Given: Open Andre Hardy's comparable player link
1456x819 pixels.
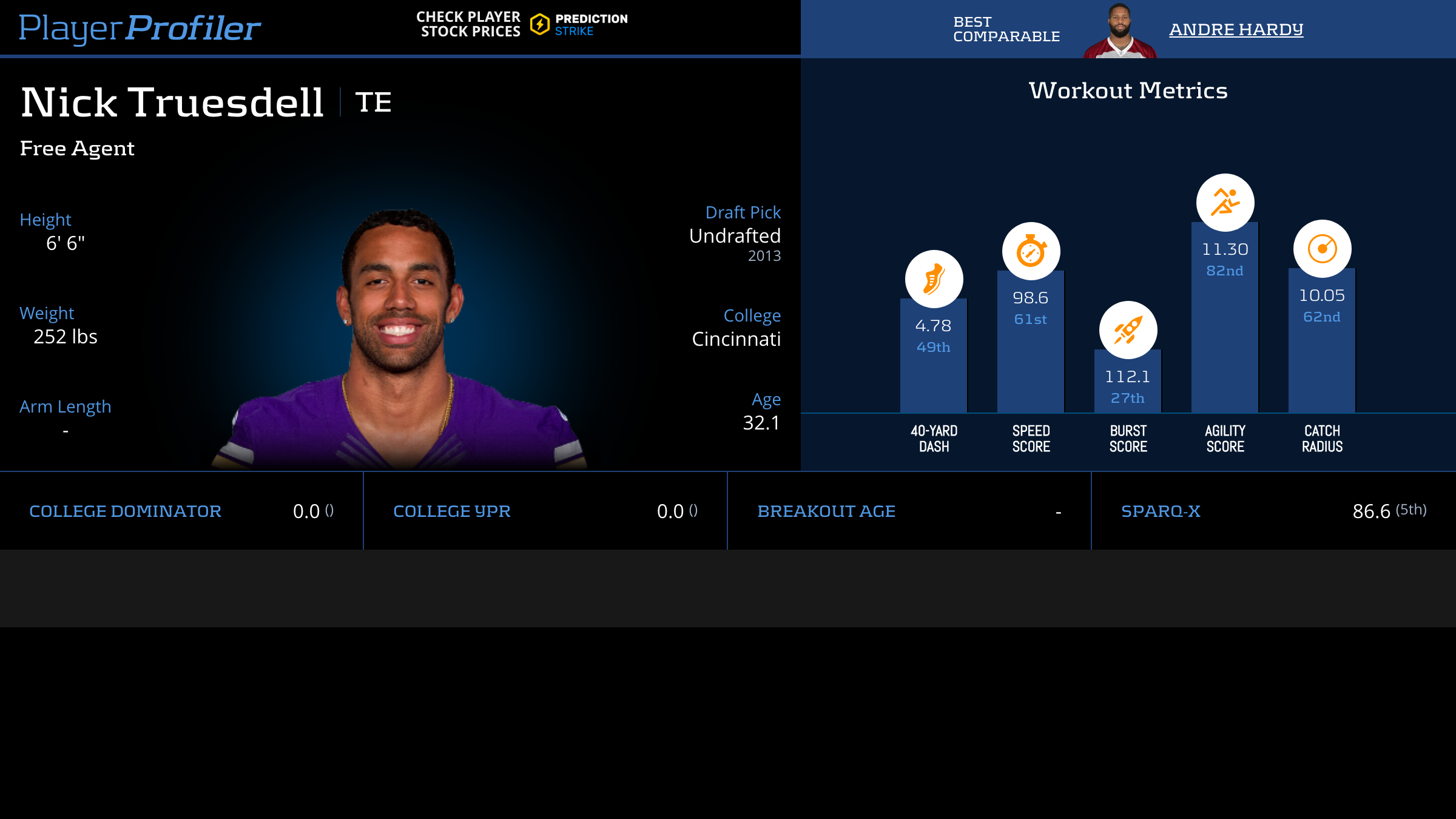Looking at the screenshot, I should click(1236, 29).
